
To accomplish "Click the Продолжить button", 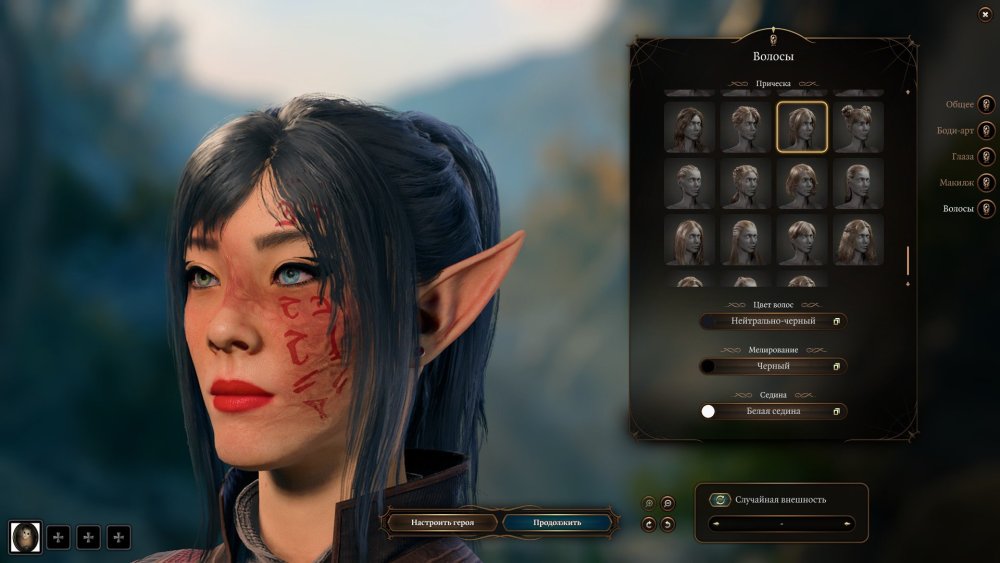I will pyautogui.click(x=557, y=522).
